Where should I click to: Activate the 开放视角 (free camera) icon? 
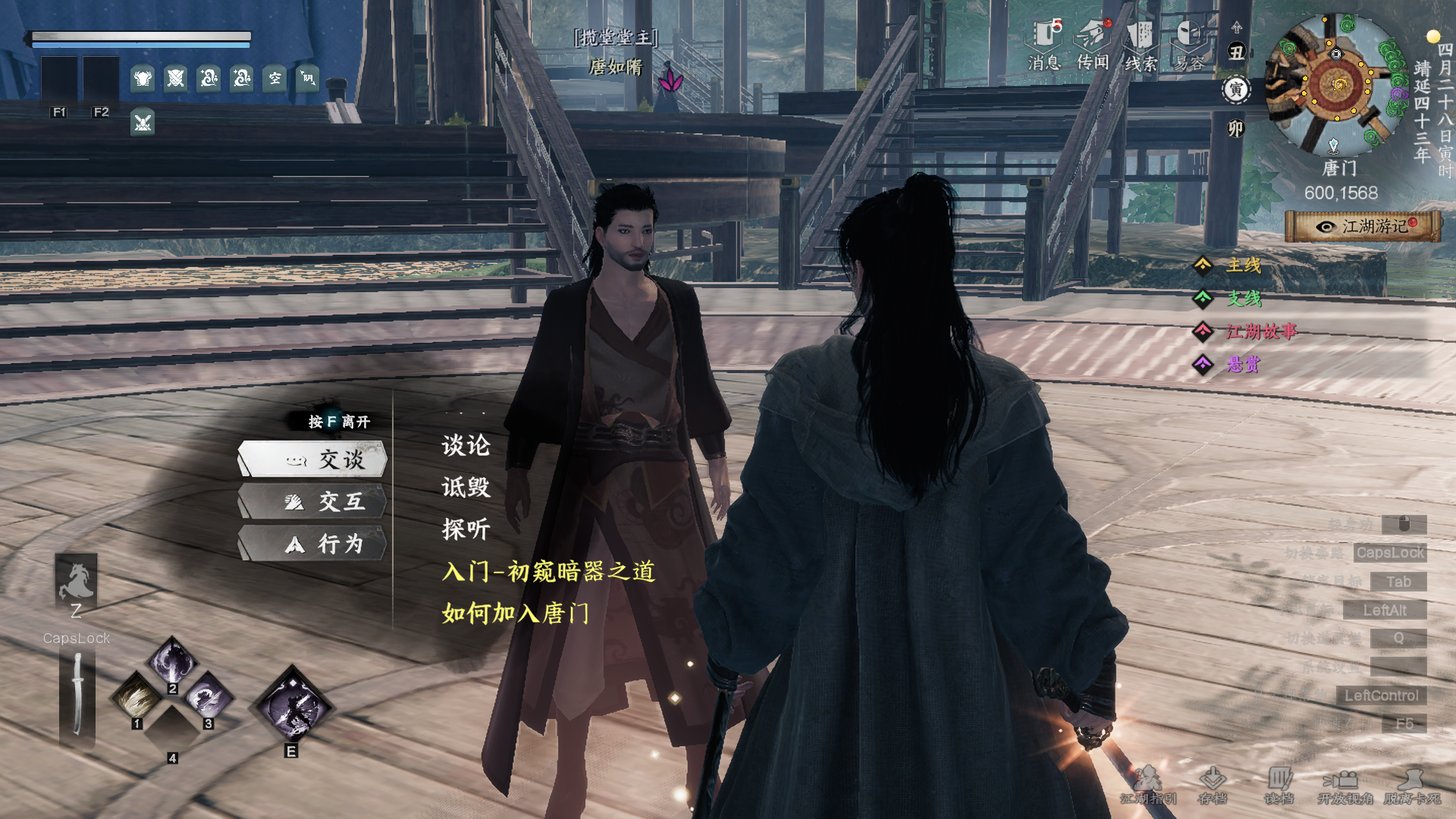pyautogui.click(x=1344, y=783)
